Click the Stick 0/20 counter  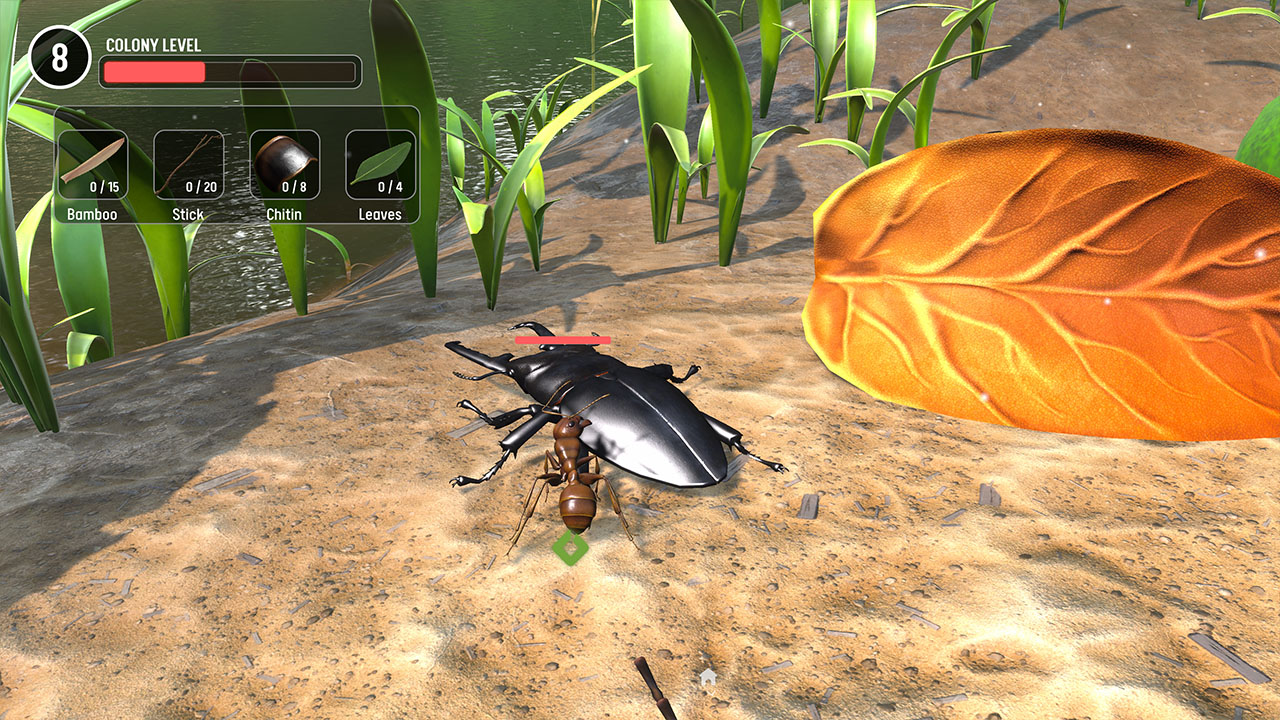[200, 188]
